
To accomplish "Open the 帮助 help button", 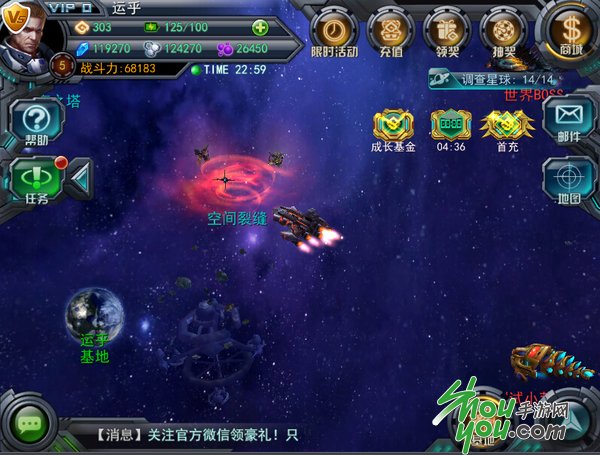I will click(36, 122).
